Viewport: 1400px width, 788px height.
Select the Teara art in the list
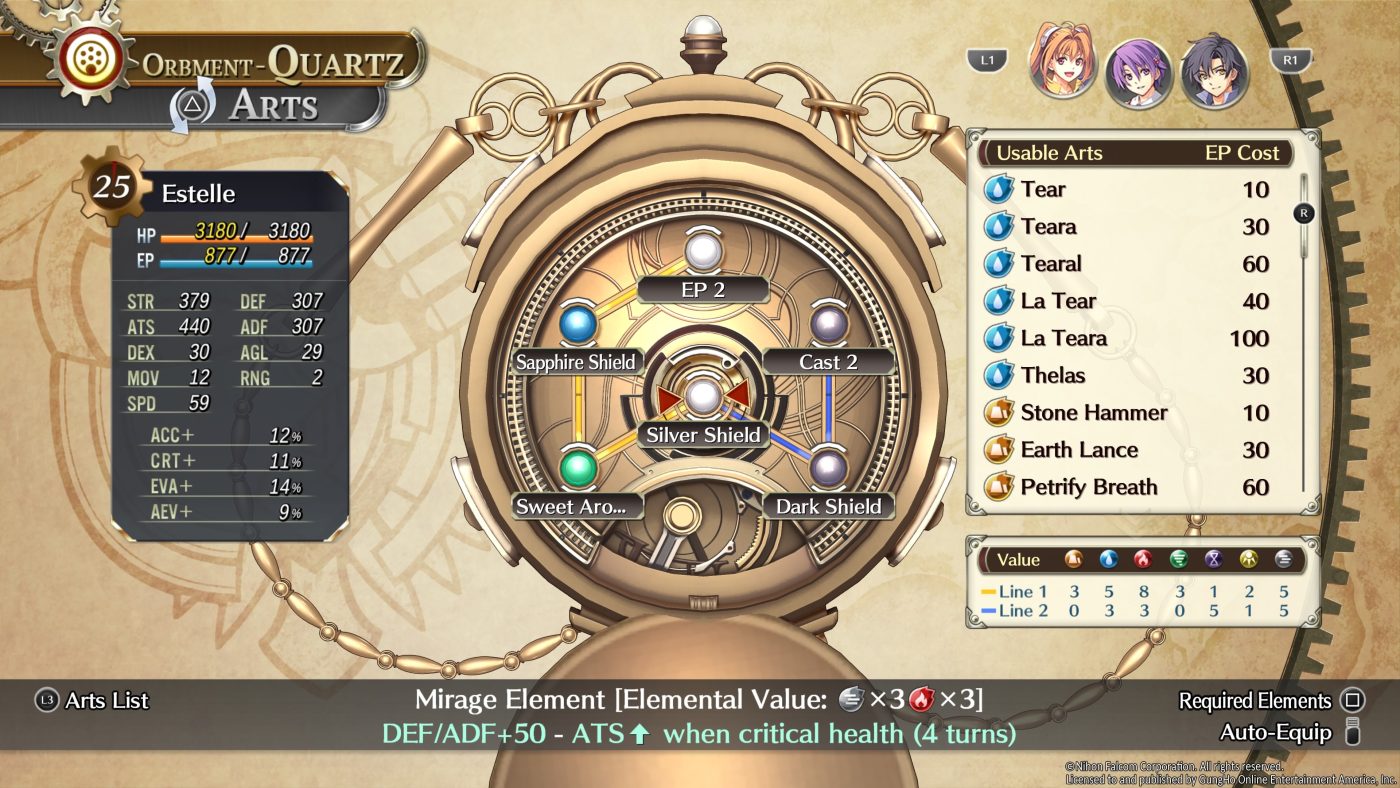(x=1128, y=227)
